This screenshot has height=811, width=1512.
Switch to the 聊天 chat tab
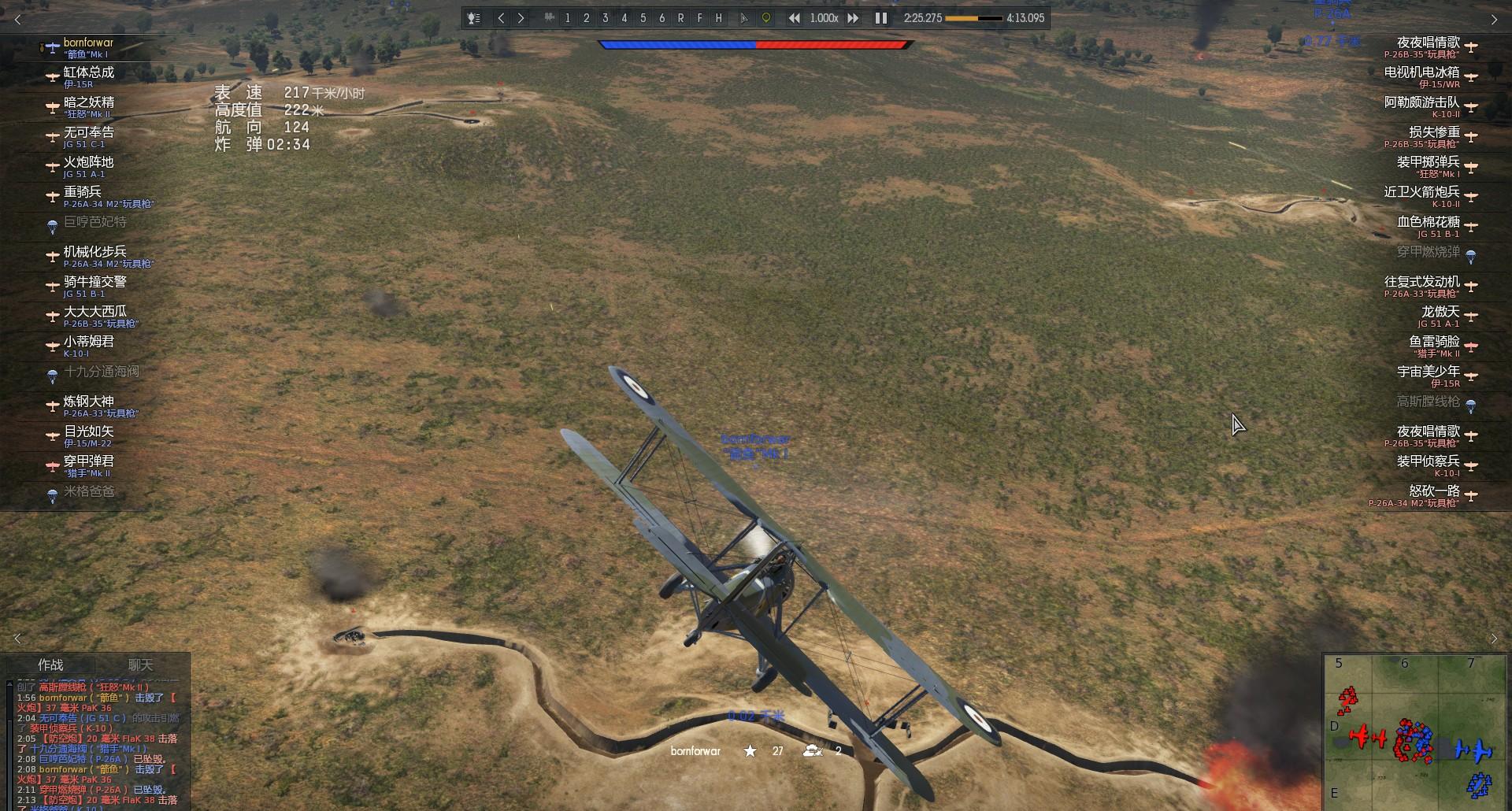click(x=141, y=665)
